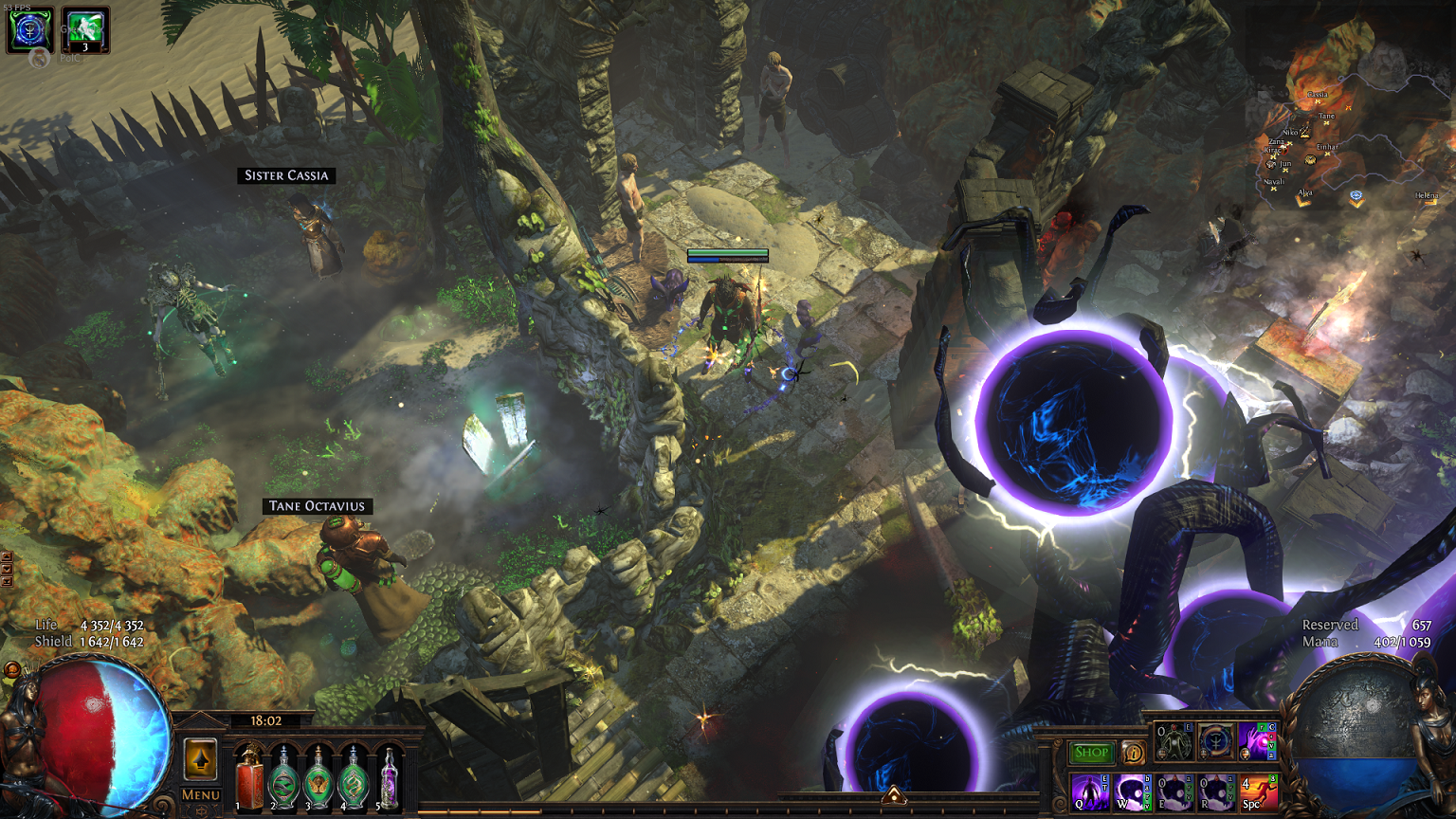Open the orange chat info bubble
The width and height of the screenshot is (1456, 819).
pyautogui.click(x=1133, y=753)
